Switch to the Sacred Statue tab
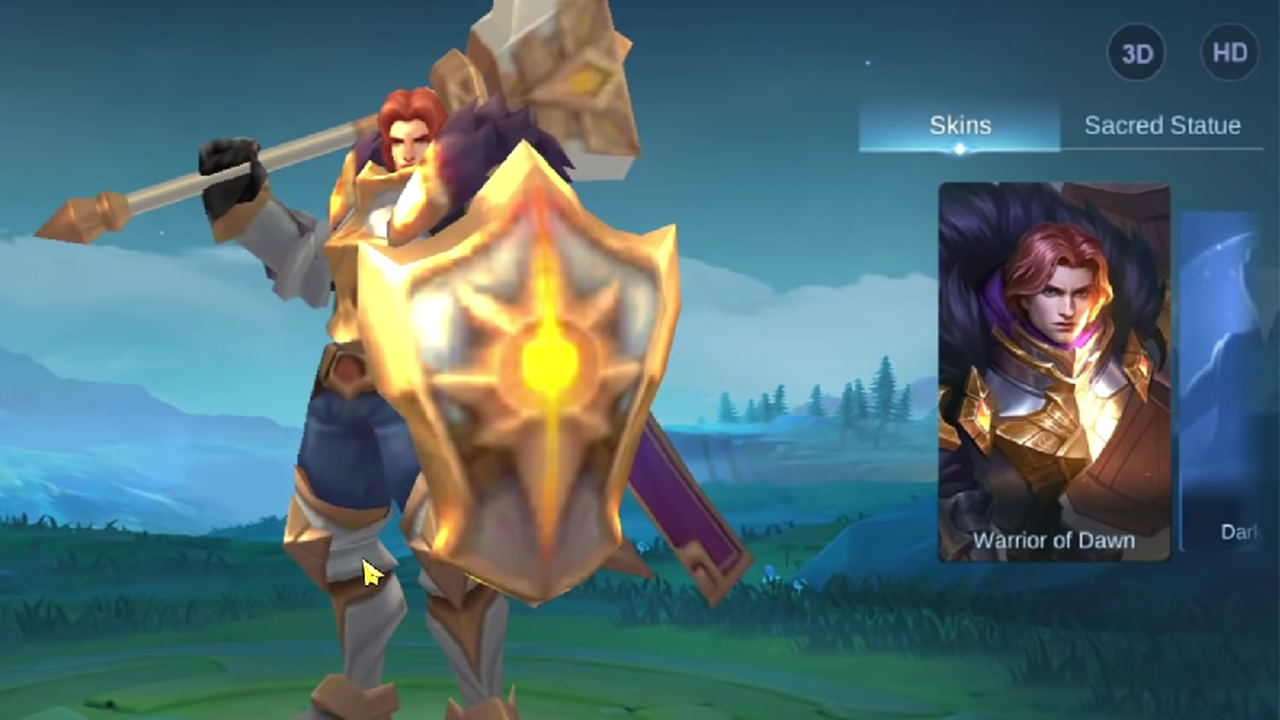The width and height of the screenshot is (1280, 720). (x=1162, y=126)
